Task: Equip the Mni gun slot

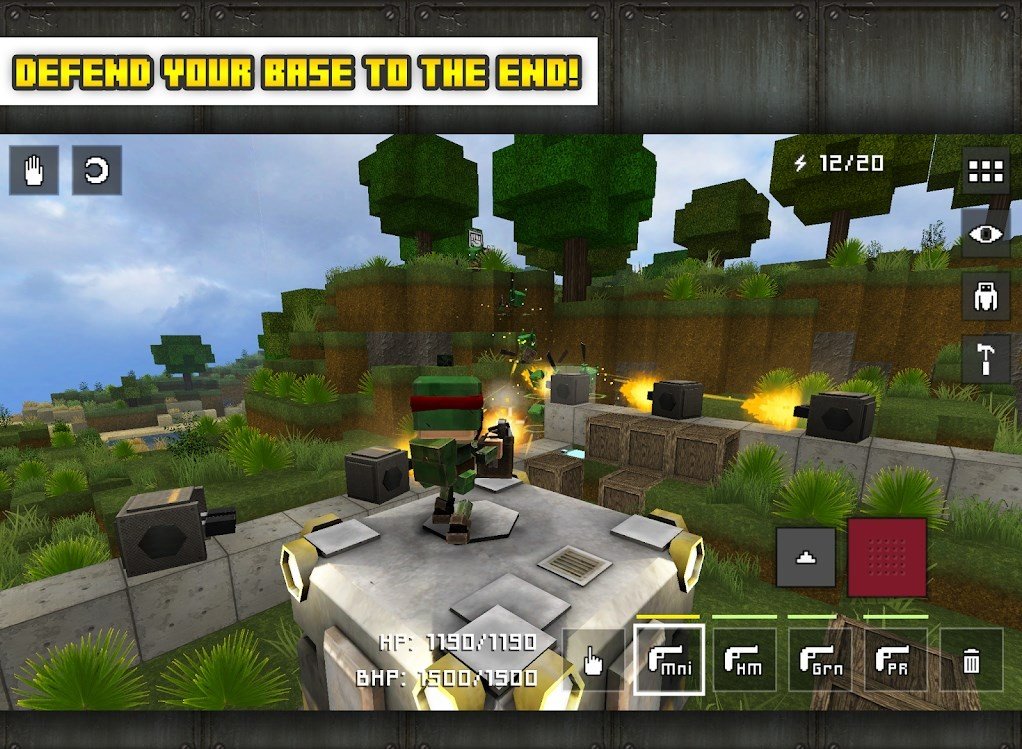Action: pos(669,660)
